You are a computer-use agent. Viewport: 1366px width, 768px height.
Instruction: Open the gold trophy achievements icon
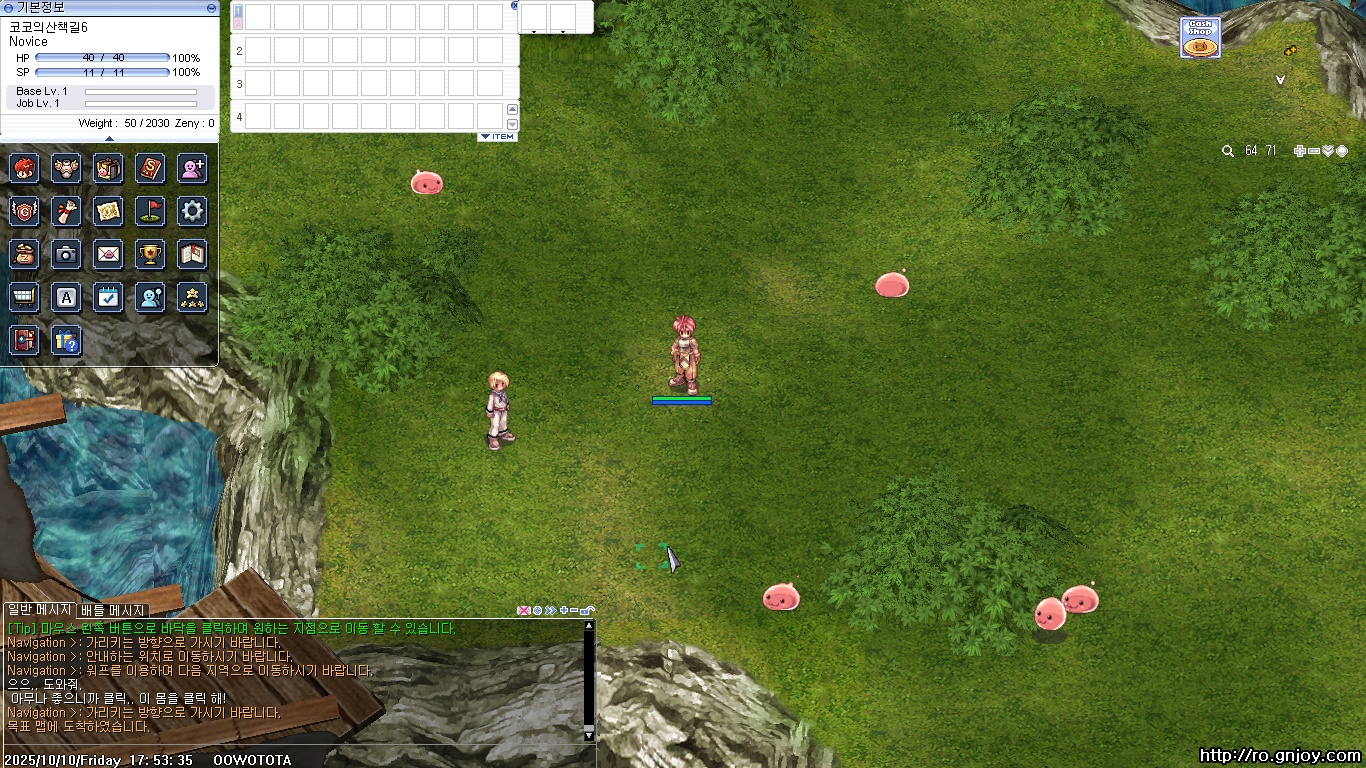[x=150, y=254]
